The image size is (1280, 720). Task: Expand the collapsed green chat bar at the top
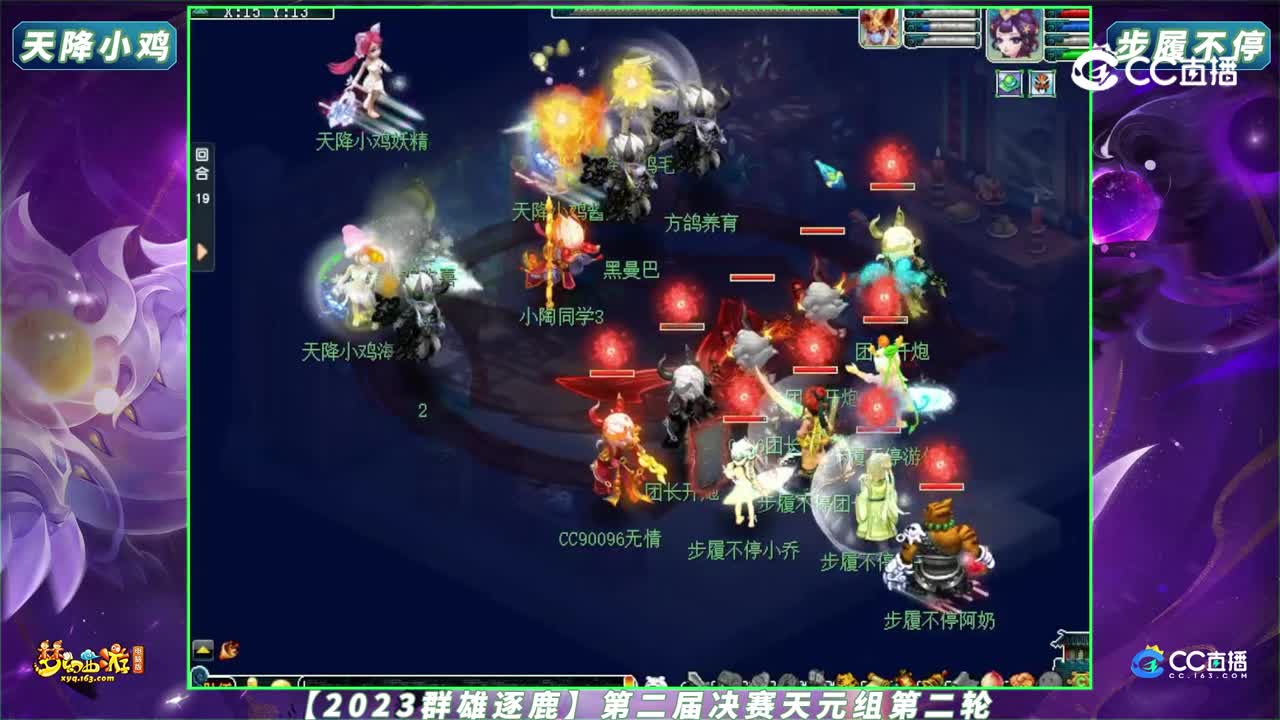point(700,12)
